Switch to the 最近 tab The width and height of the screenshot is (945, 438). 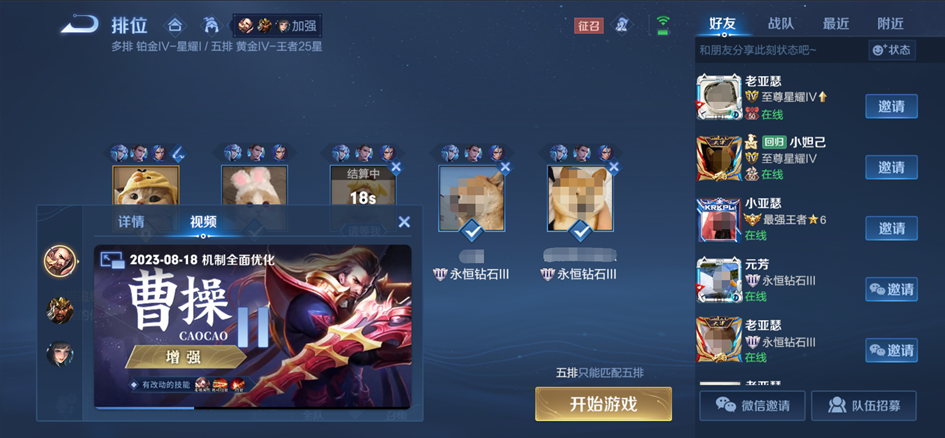coord(836,23)
